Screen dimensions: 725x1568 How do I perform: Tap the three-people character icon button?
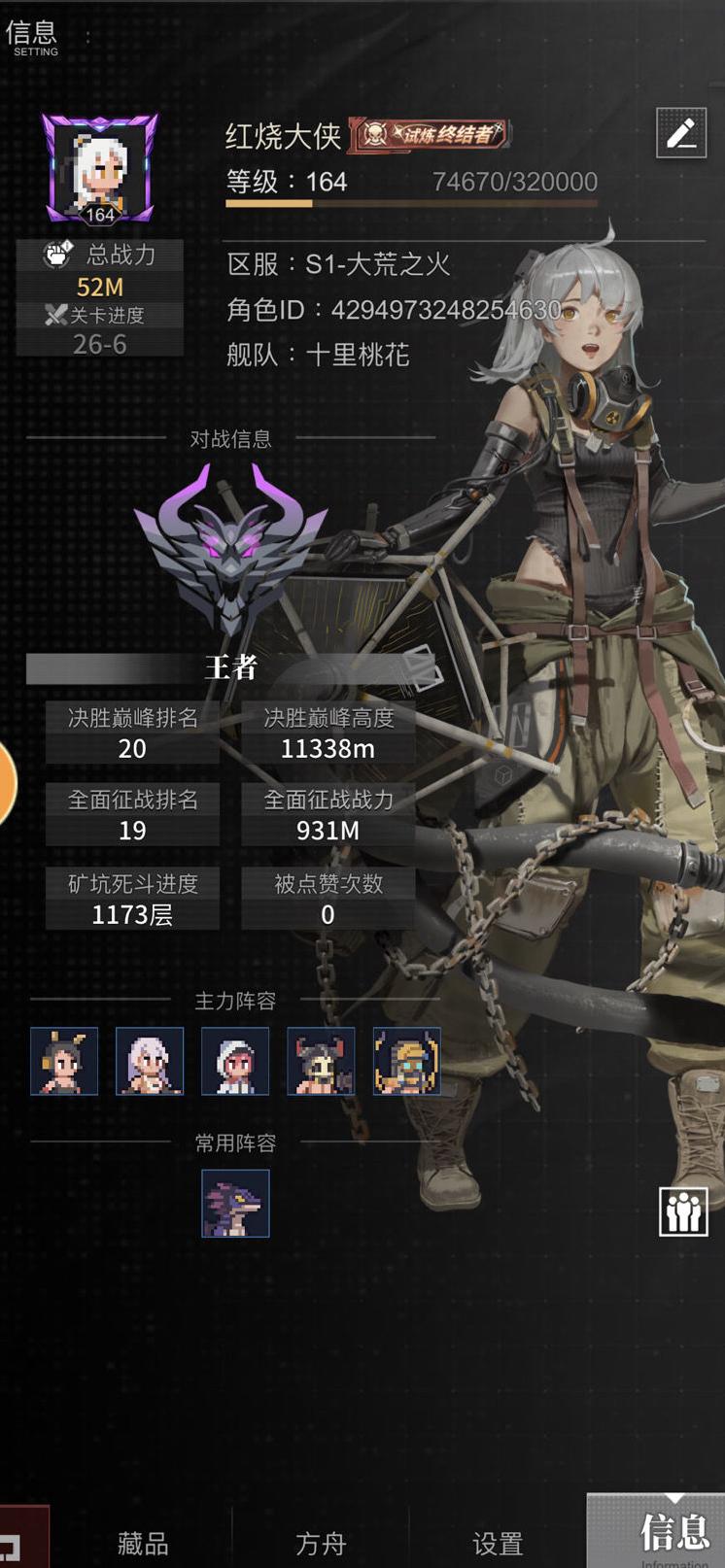pos(682,1210)
